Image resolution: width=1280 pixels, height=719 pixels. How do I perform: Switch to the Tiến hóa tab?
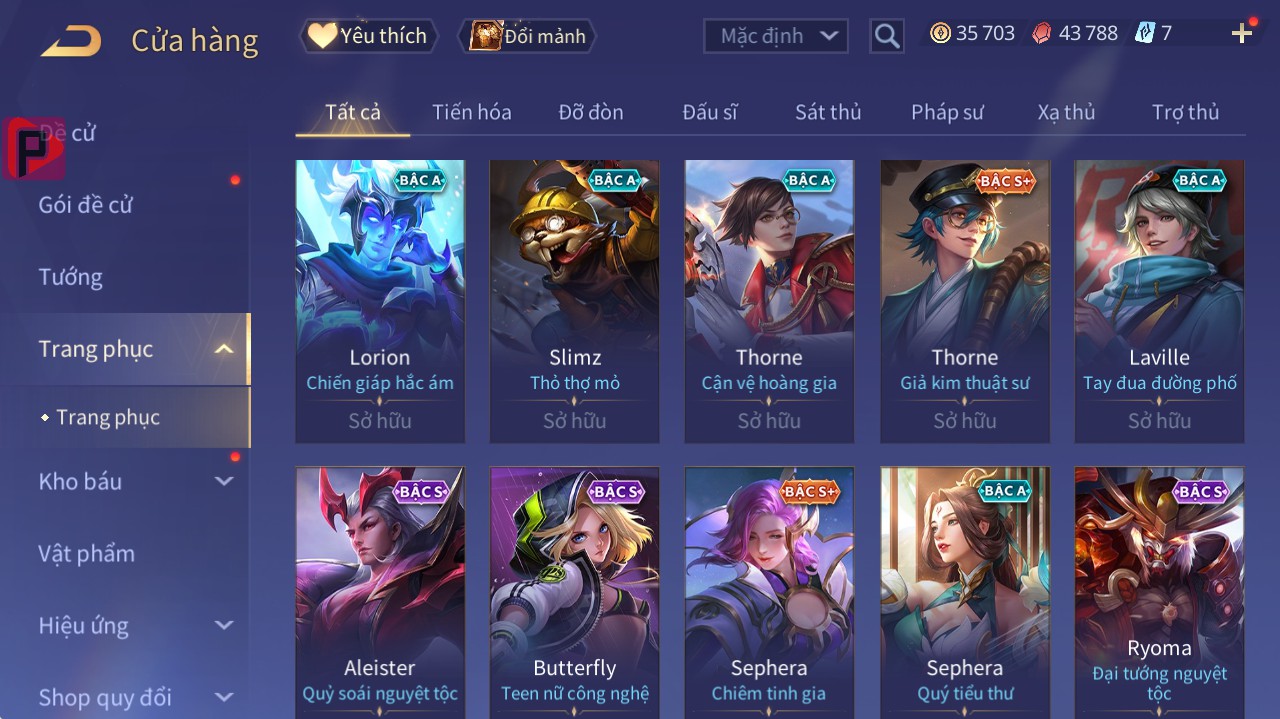(x=471, y=112)
